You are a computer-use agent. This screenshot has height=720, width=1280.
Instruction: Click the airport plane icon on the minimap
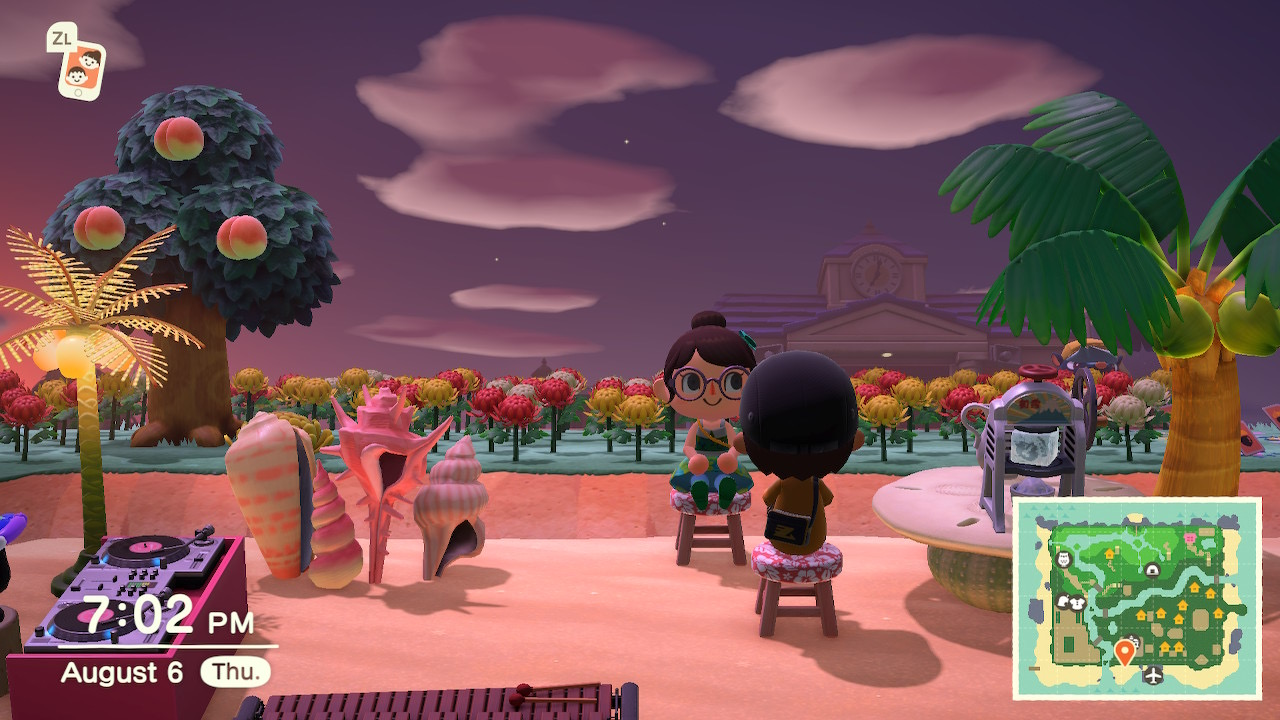pos(1154,676)
